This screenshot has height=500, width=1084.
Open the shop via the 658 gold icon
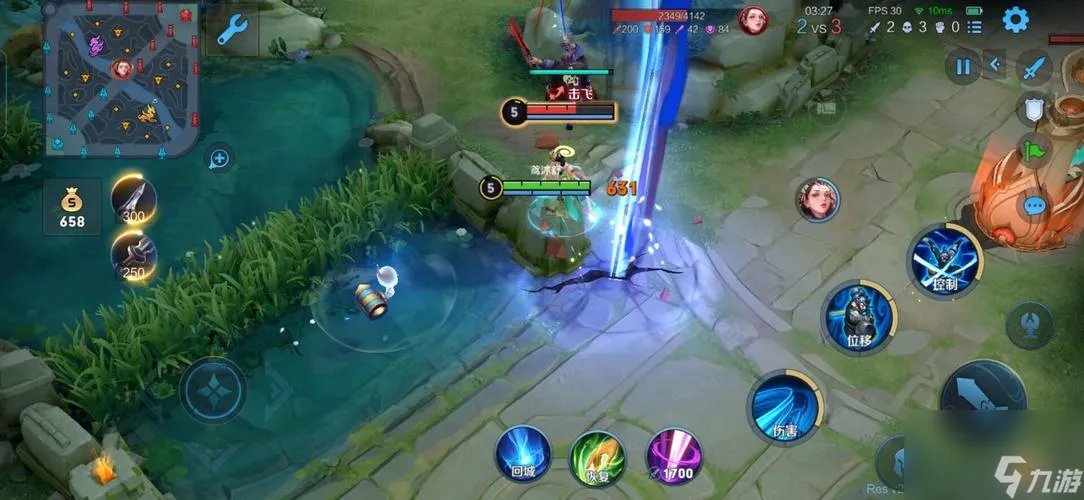[x=72, y=206]
